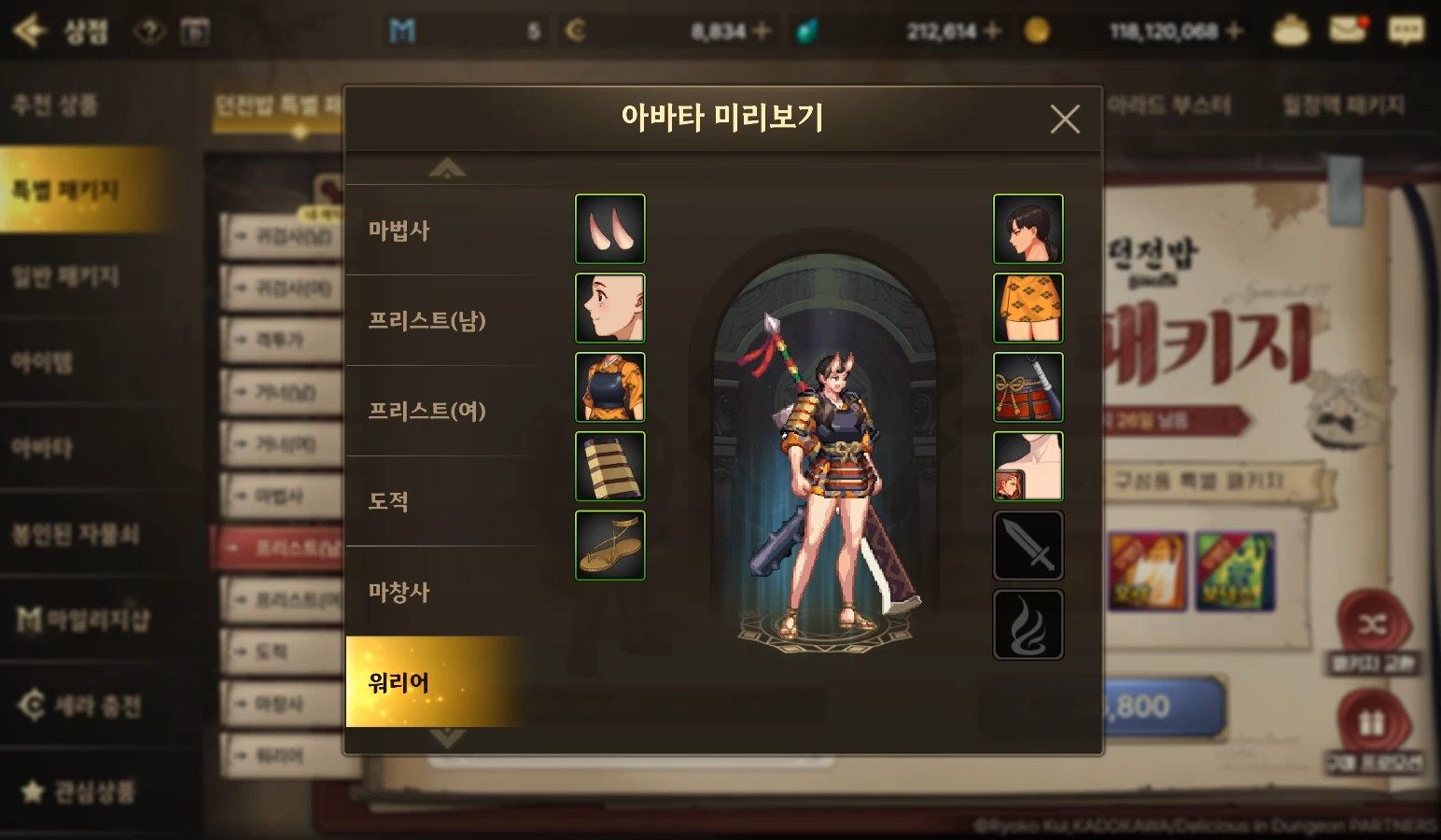
Task: Select the horns avatar slot
Action: [x=609, y=229]
